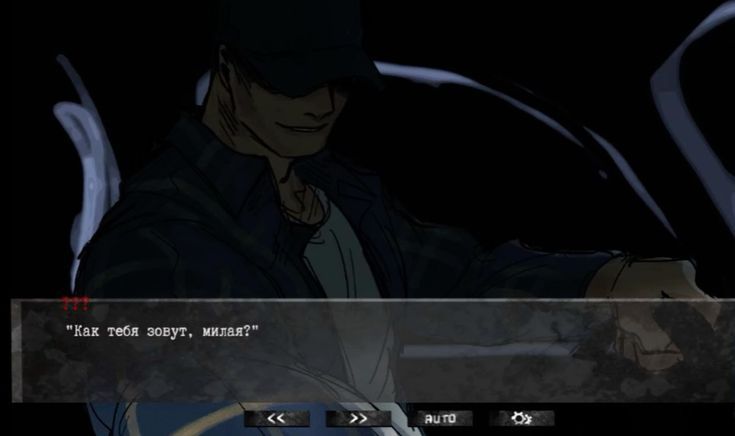The height and width of the screenshot is (436, 735).
Task: Skip ahead with the fast-forward arrows
Action: [358, 418]
